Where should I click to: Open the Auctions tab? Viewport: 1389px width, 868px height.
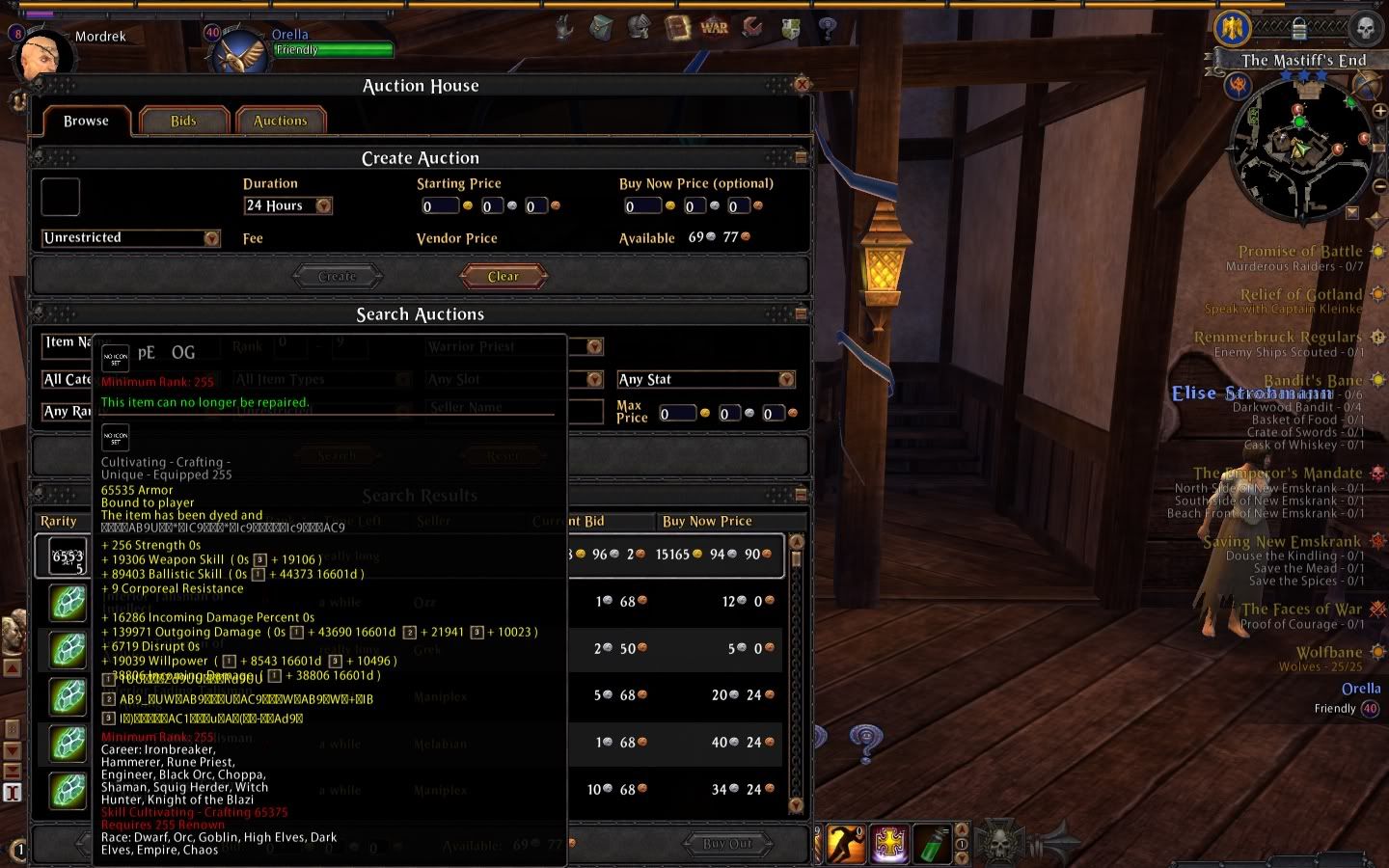tap(280, 122)
